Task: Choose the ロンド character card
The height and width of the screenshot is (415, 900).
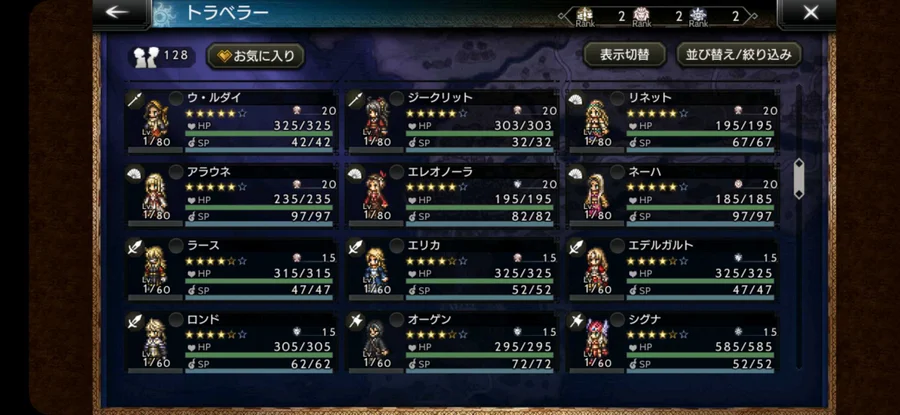Action: pos(233,341)
